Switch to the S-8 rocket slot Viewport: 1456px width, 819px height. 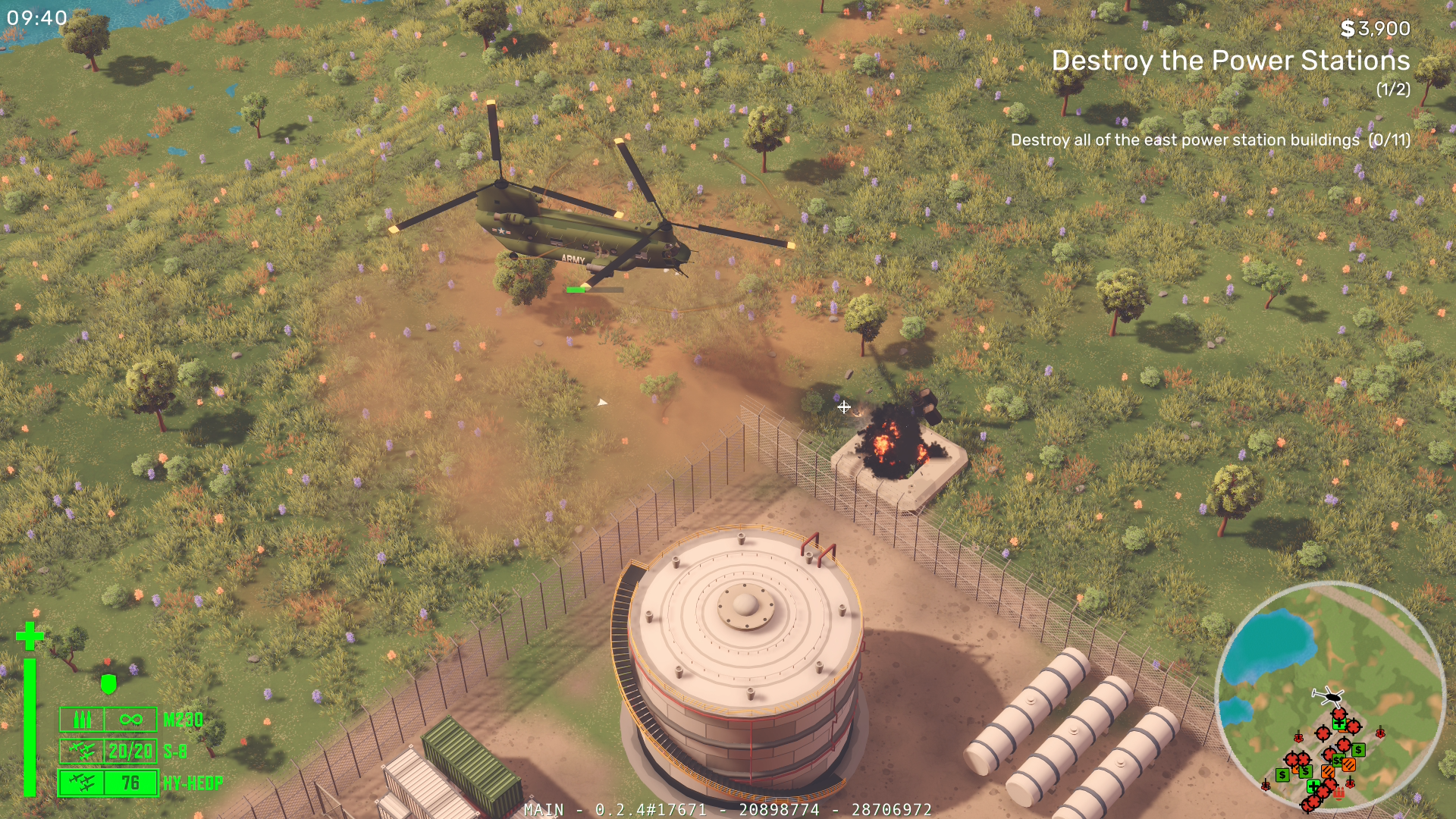coord(108,751)
